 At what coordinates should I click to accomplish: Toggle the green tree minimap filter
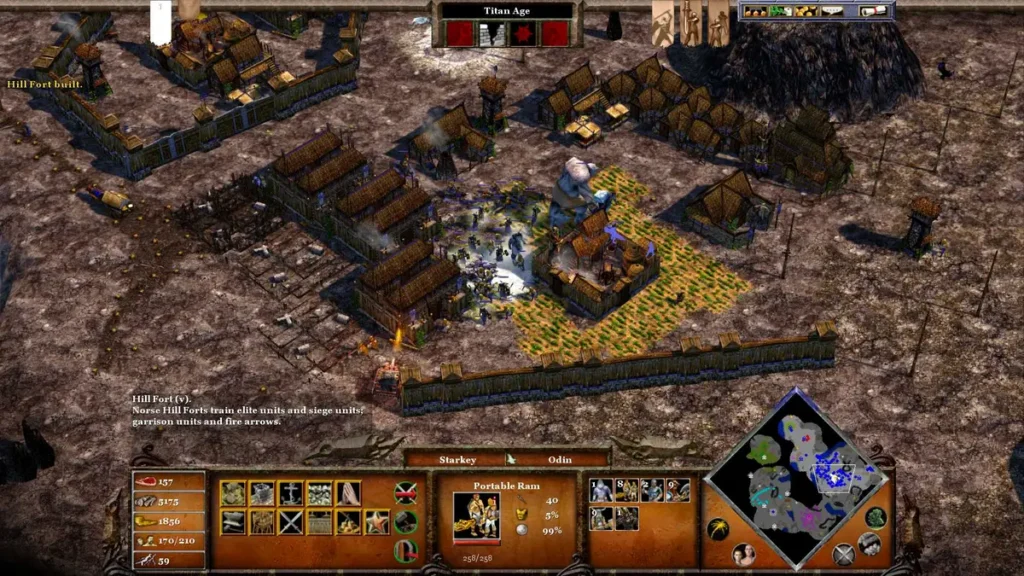click(875, 518)
